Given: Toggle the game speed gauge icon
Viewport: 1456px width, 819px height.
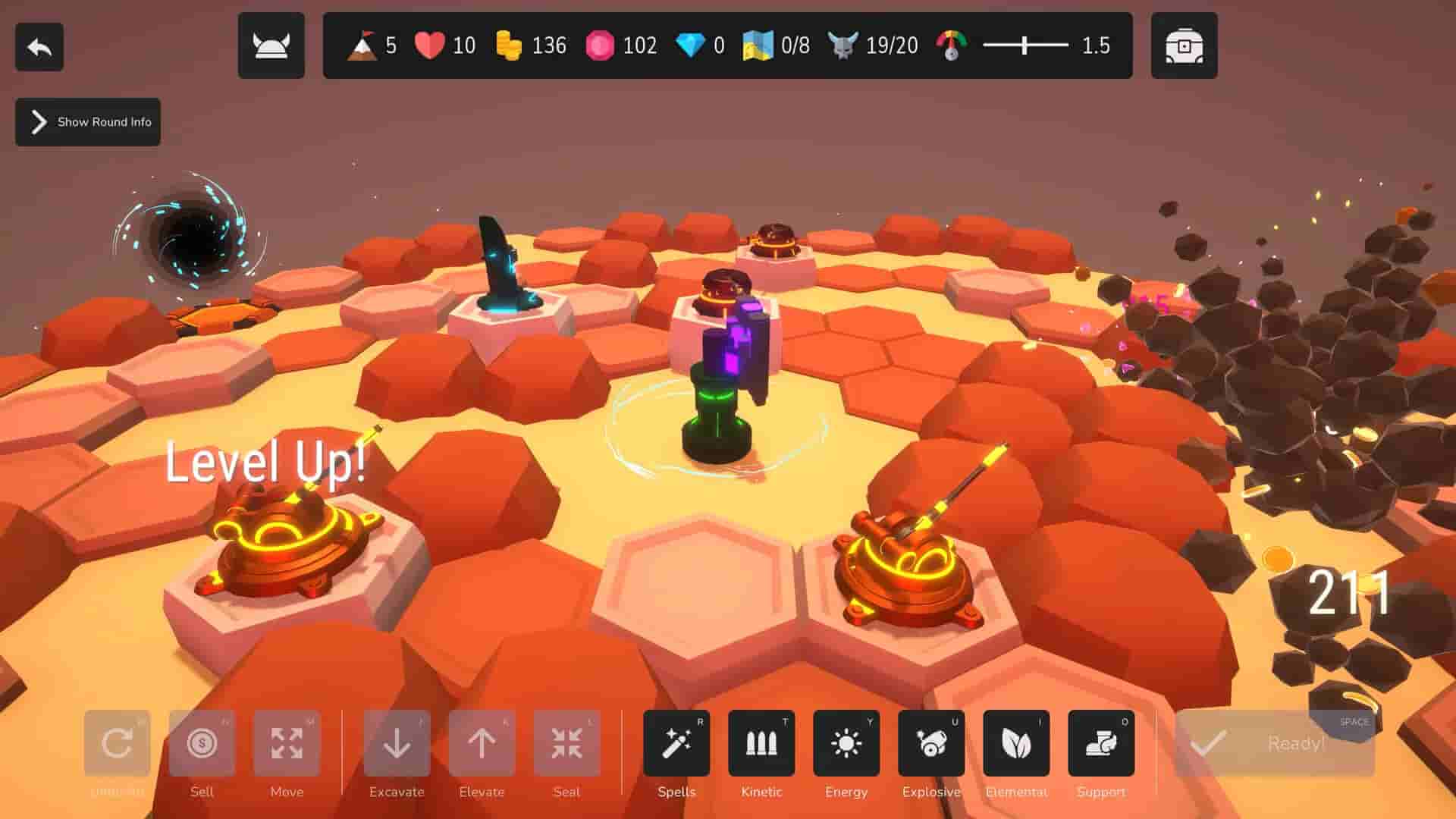Looking at the screenshot, I should tap(949, 45).
